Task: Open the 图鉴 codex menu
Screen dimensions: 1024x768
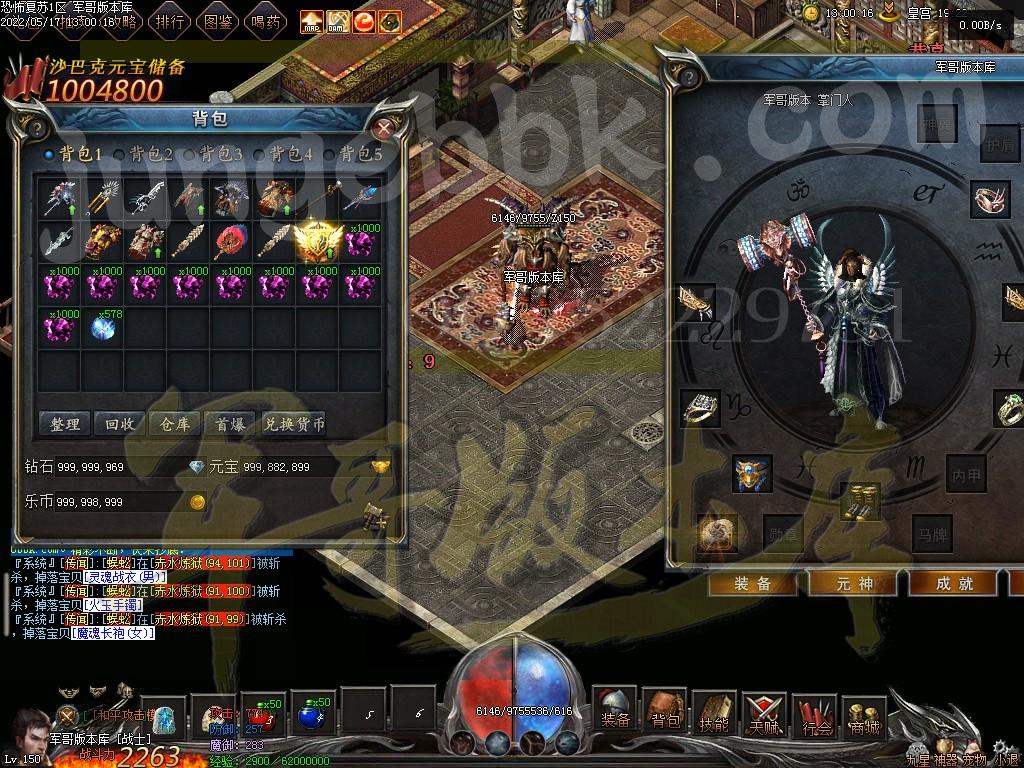Action: coord(218,20)
